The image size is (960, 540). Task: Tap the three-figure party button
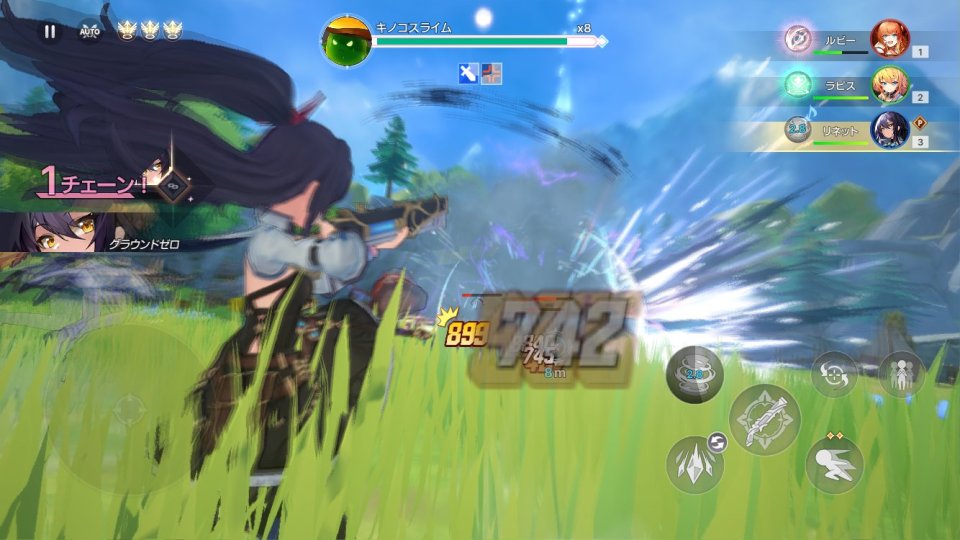tap(901, 374)
